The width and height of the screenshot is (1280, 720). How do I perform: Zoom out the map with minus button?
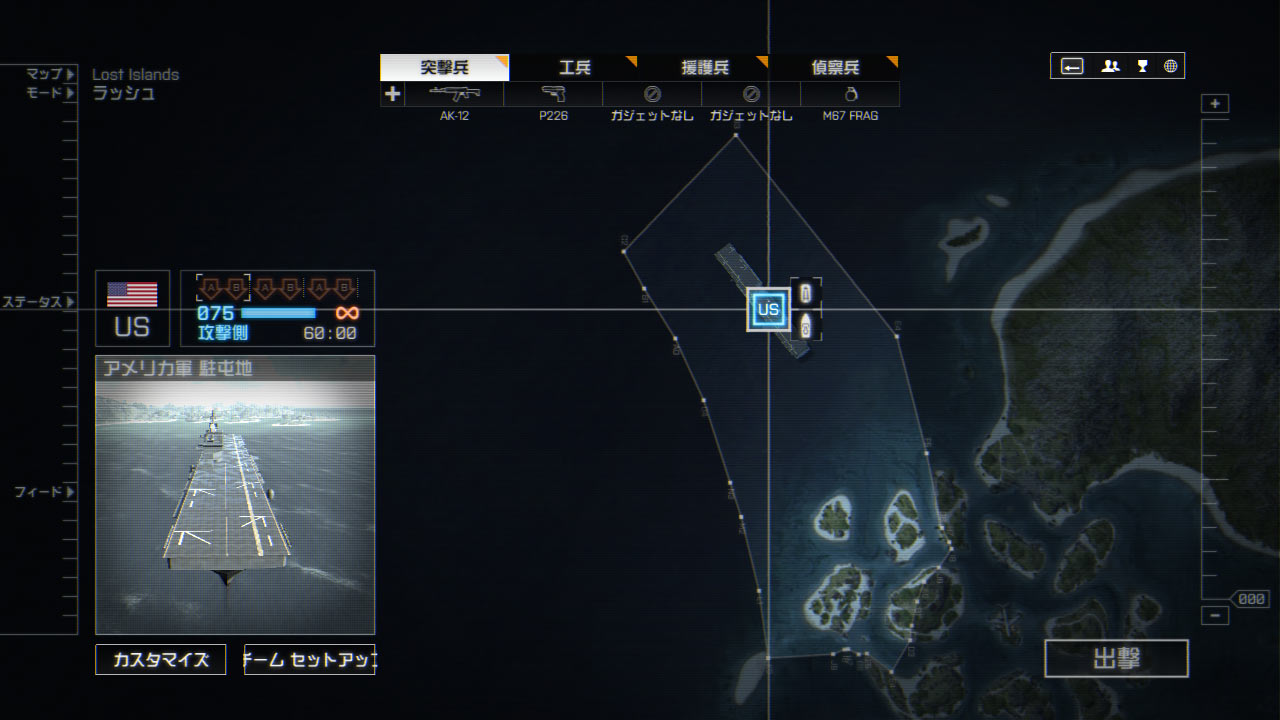[x=1215, y=616]
